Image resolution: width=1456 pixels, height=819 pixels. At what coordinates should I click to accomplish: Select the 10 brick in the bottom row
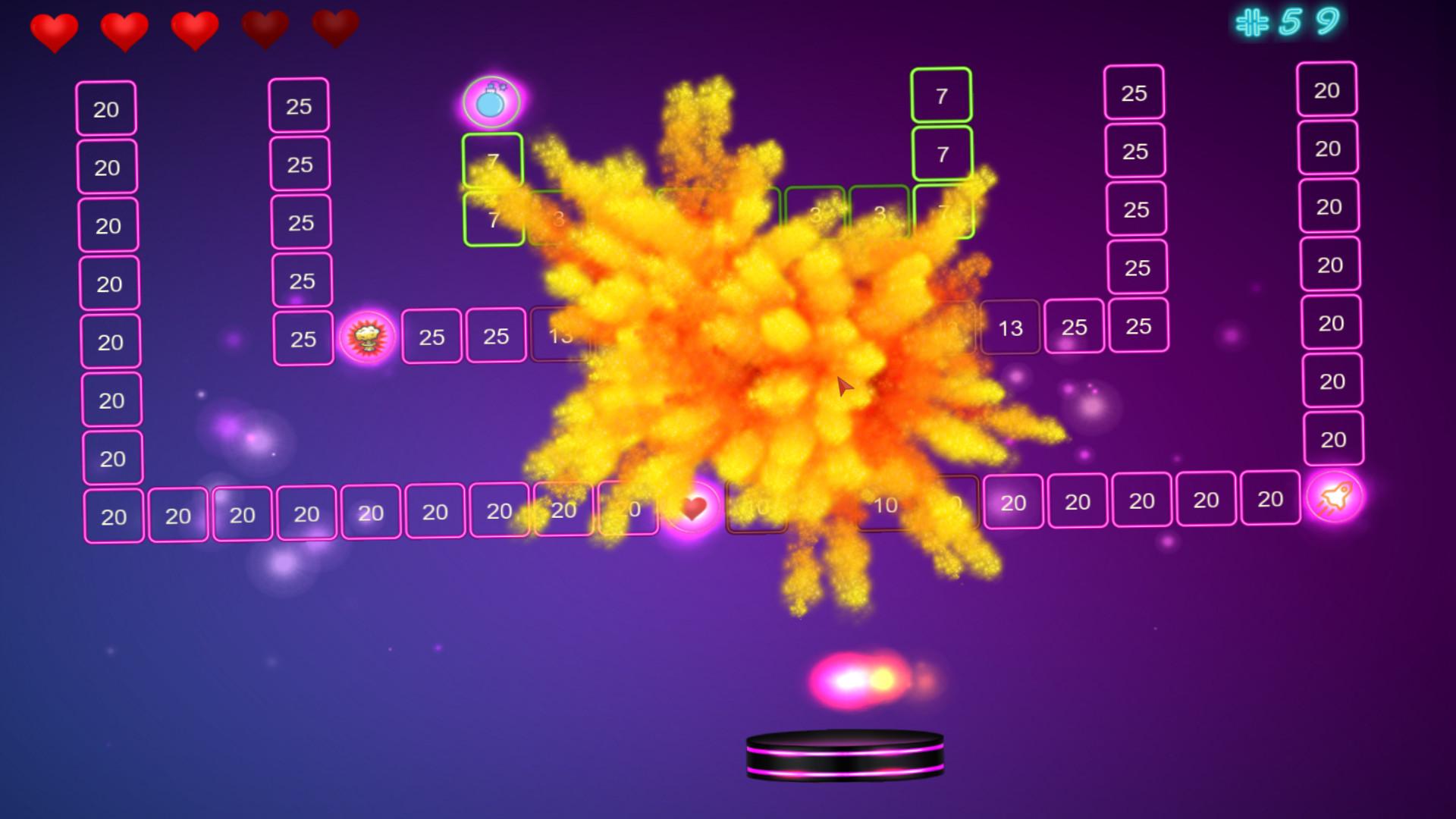[885, 505]
